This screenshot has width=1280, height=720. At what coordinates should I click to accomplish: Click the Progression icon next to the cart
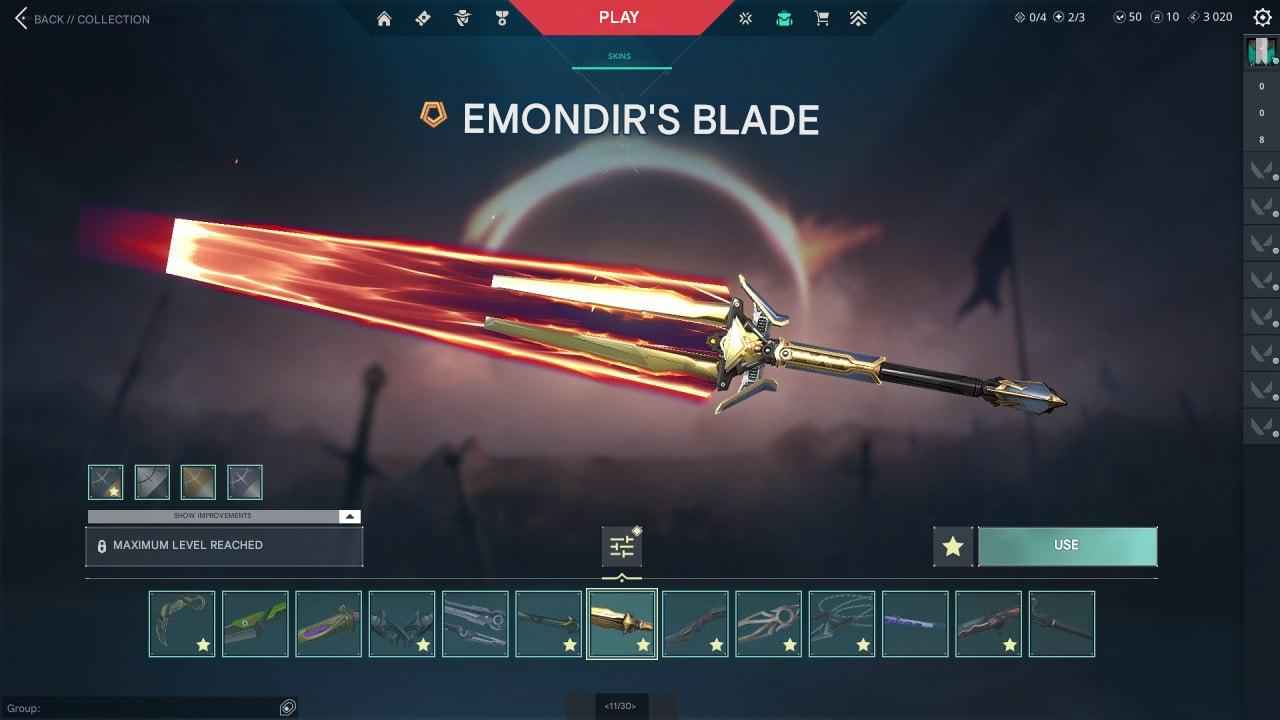click(x=858, y=17)
